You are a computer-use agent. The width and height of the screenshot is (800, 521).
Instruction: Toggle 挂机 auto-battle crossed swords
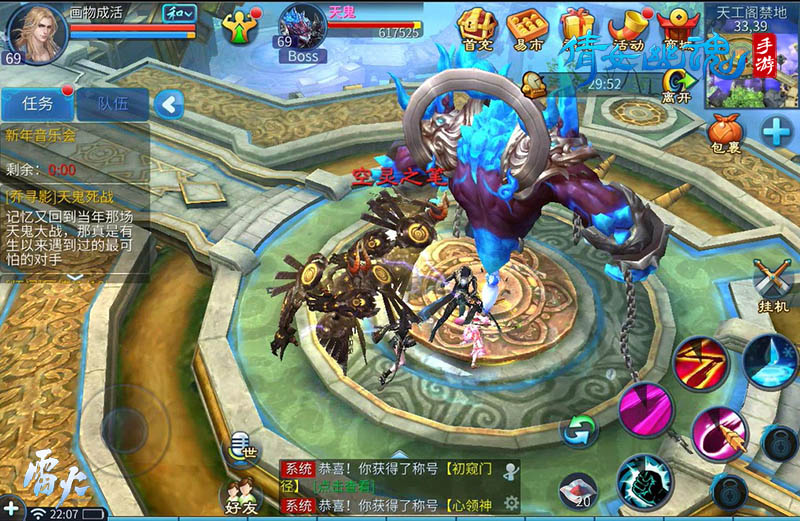click(x=773, y=282)
